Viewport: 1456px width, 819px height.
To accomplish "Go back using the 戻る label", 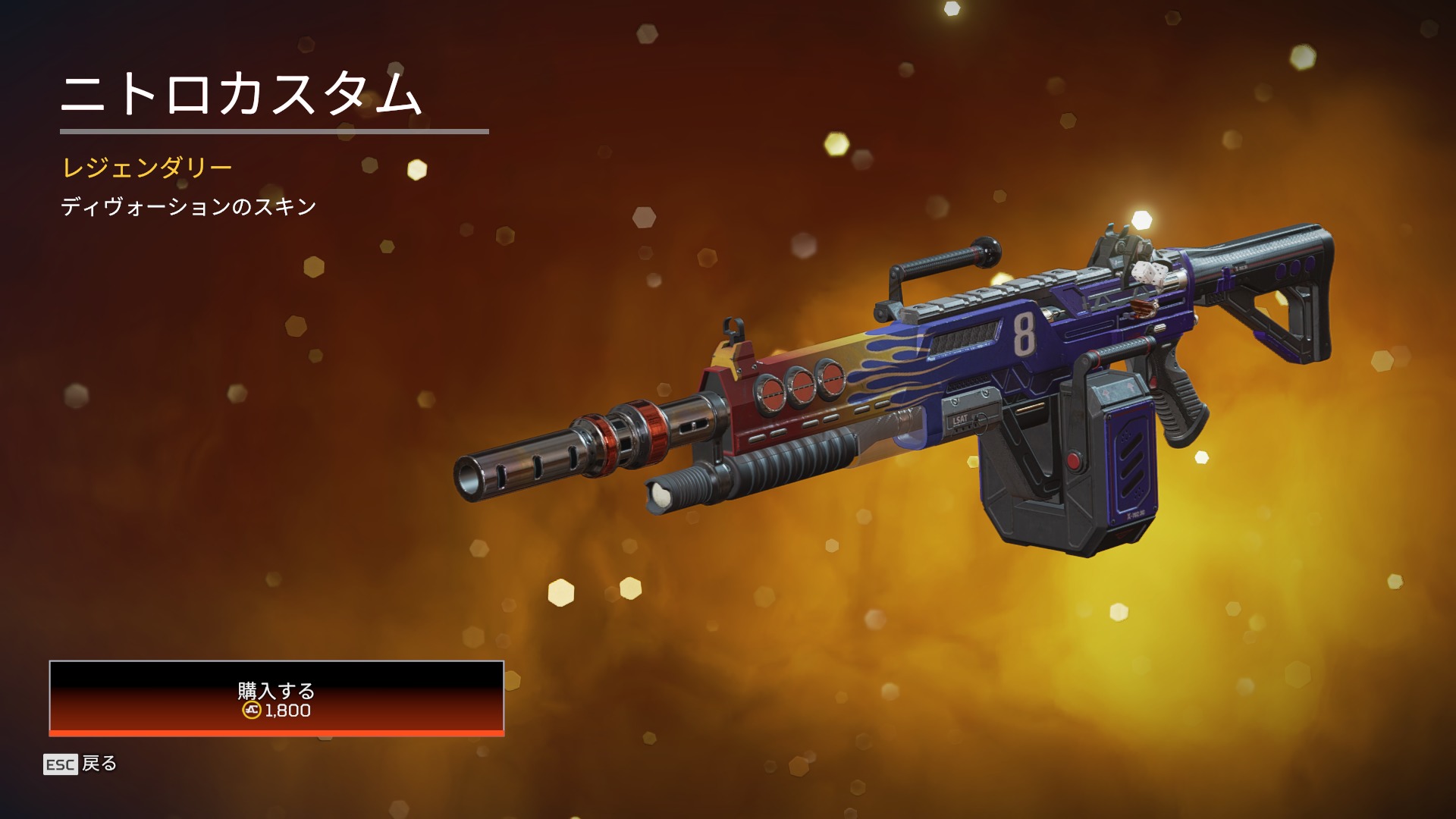I will tap(99, 764).
